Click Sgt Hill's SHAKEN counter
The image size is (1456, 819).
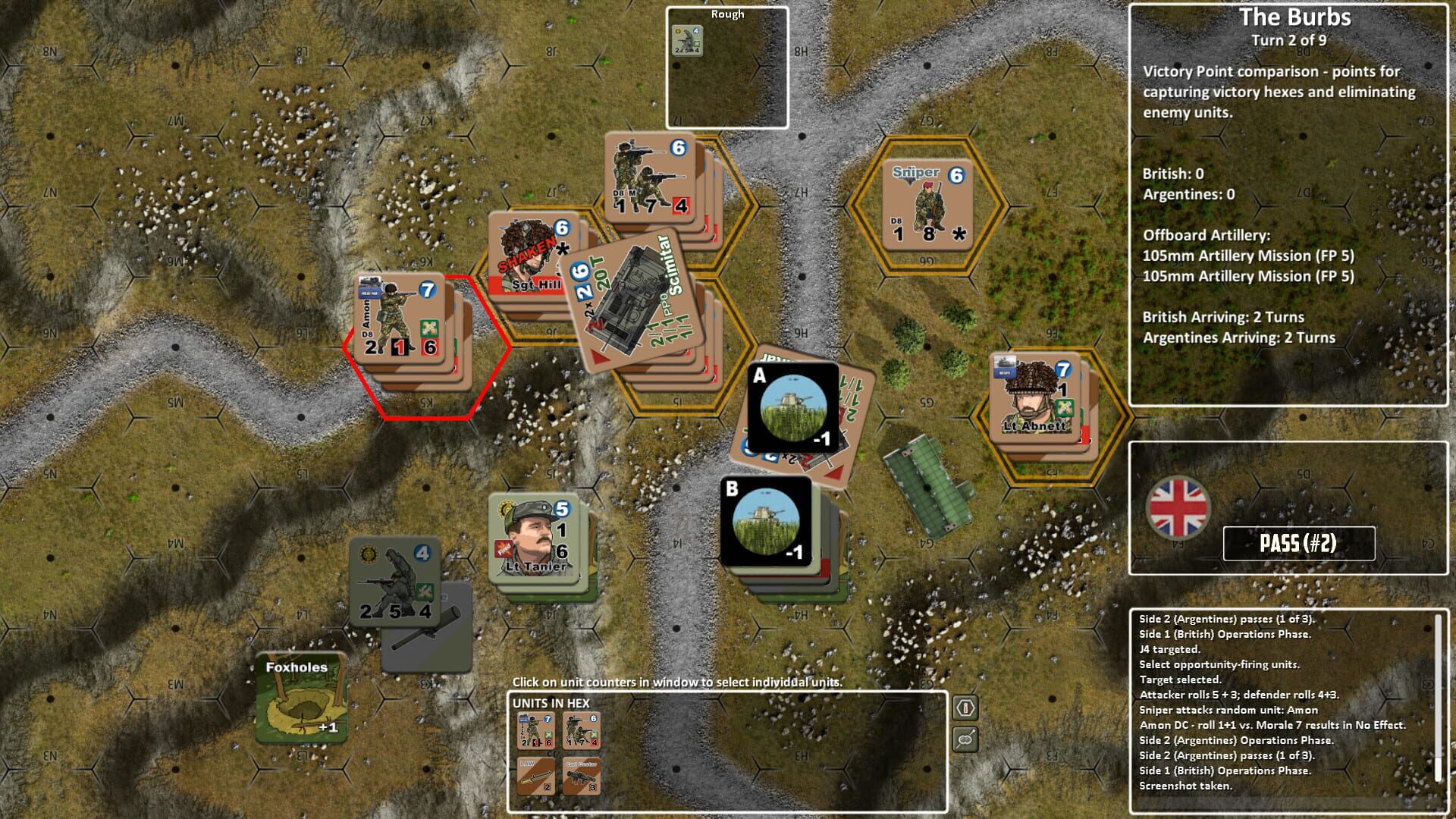coord(523,250)
